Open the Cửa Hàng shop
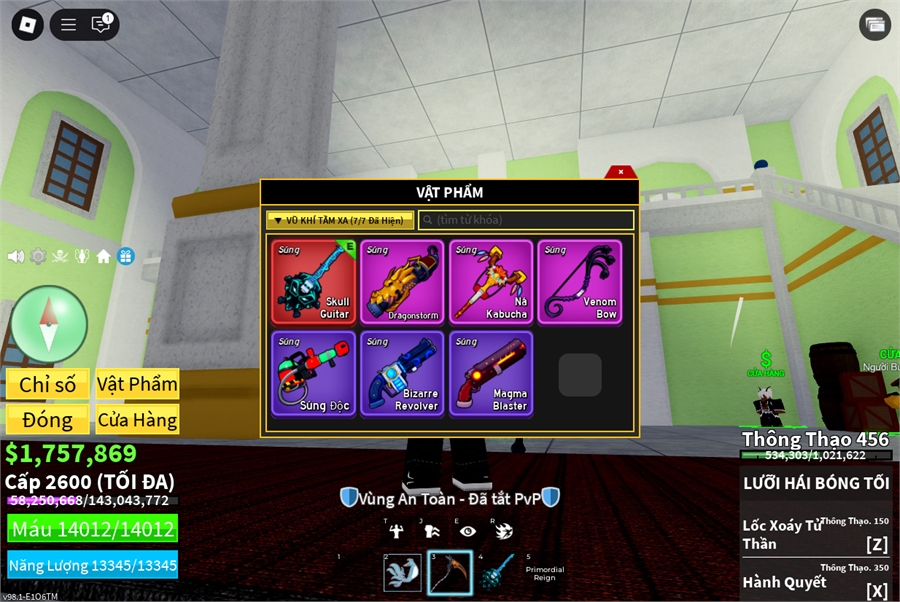Image resolution: width=900 pixels, height=602 pixels. [x=137, y=420]
